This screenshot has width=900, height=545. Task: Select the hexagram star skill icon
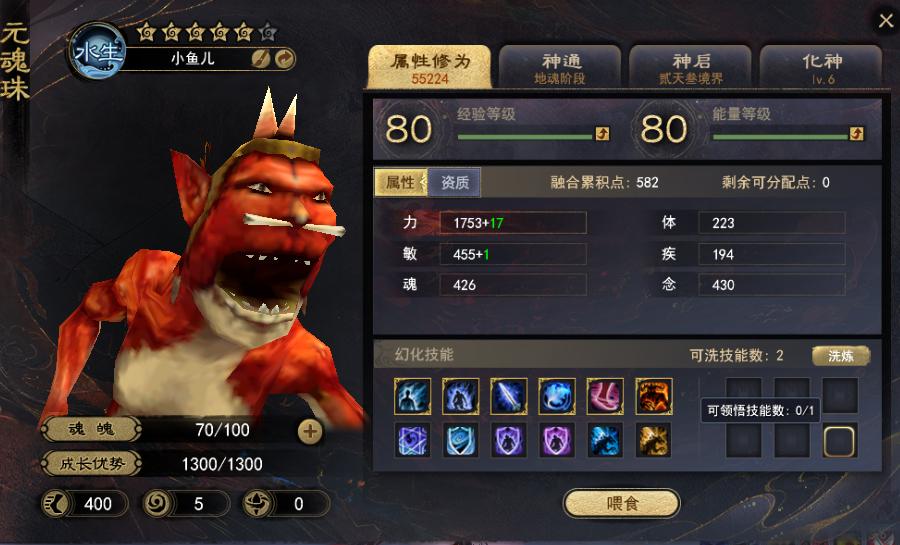click(413, 440)
